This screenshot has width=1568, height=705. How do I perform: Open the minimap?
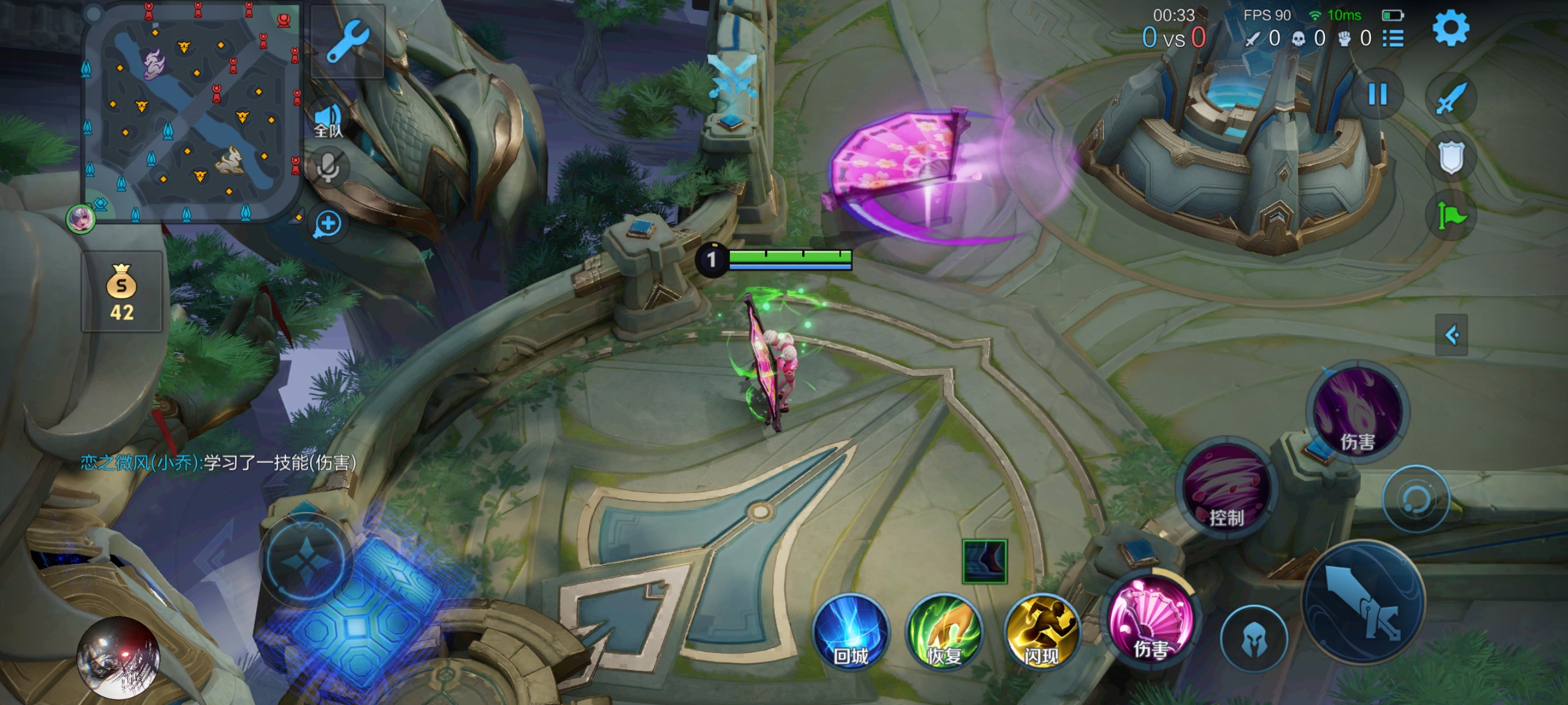point(190,112)
